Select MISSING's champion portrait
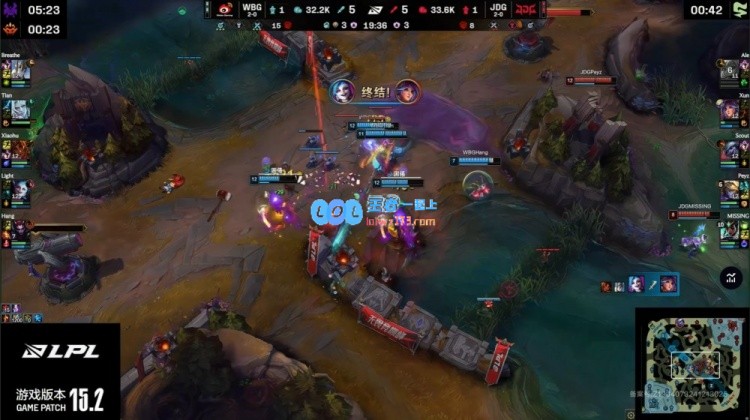This screenshot has width=750, height=420. (732, 230)
